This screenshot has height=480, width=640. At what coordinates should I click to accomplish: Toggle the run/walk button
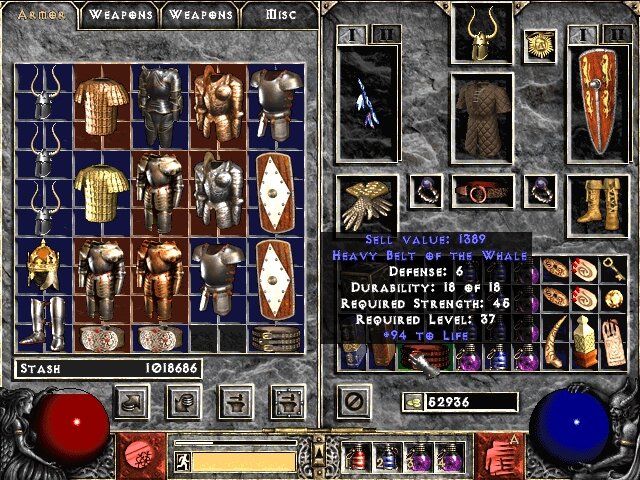pos(183,462)
